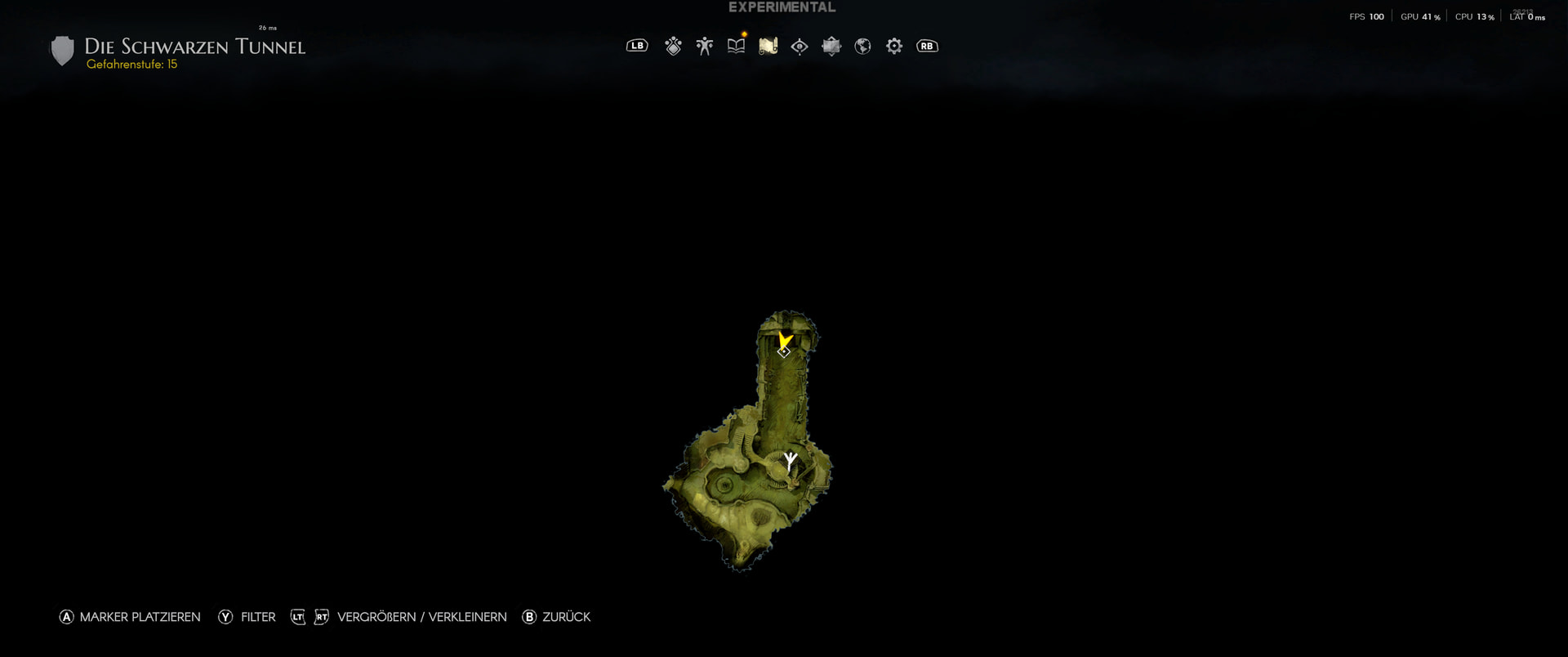Open the globe world icon

pyautogui.click(x=862, y=47)
